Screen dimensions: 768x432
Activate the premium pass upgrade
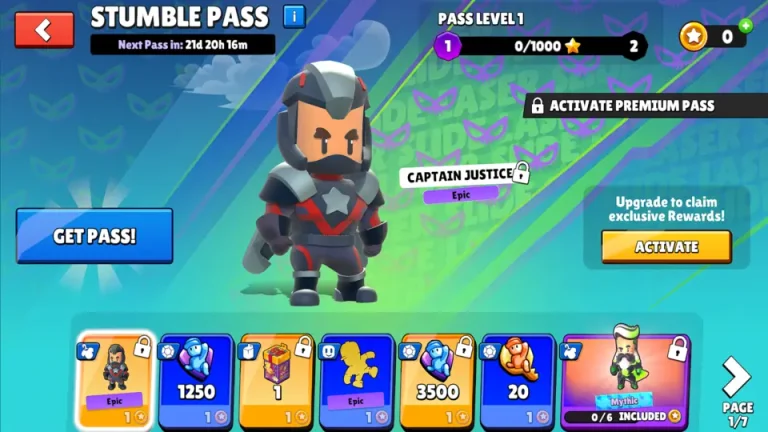[665, 246]
